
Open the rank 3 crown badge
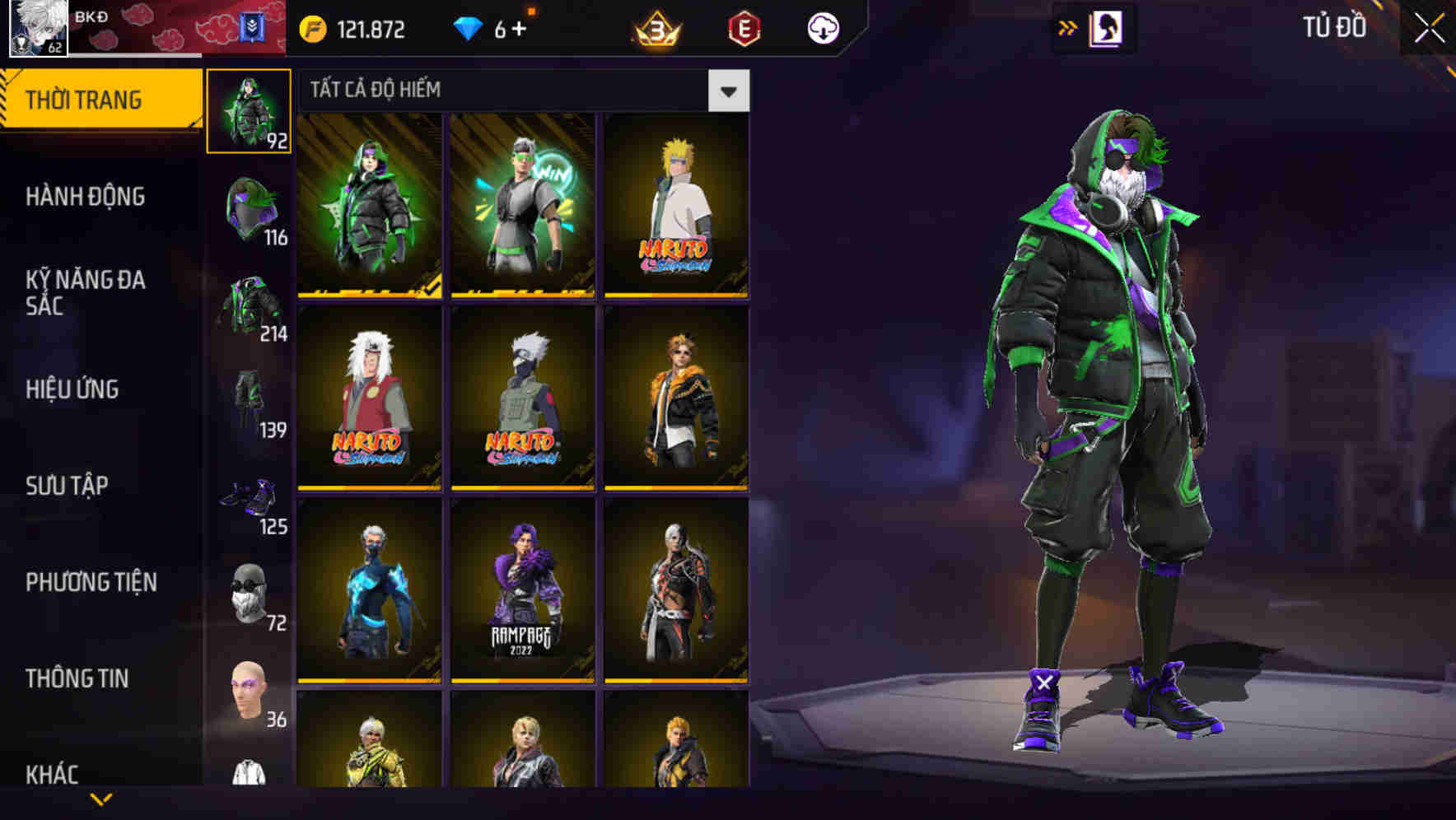[655, 27]
